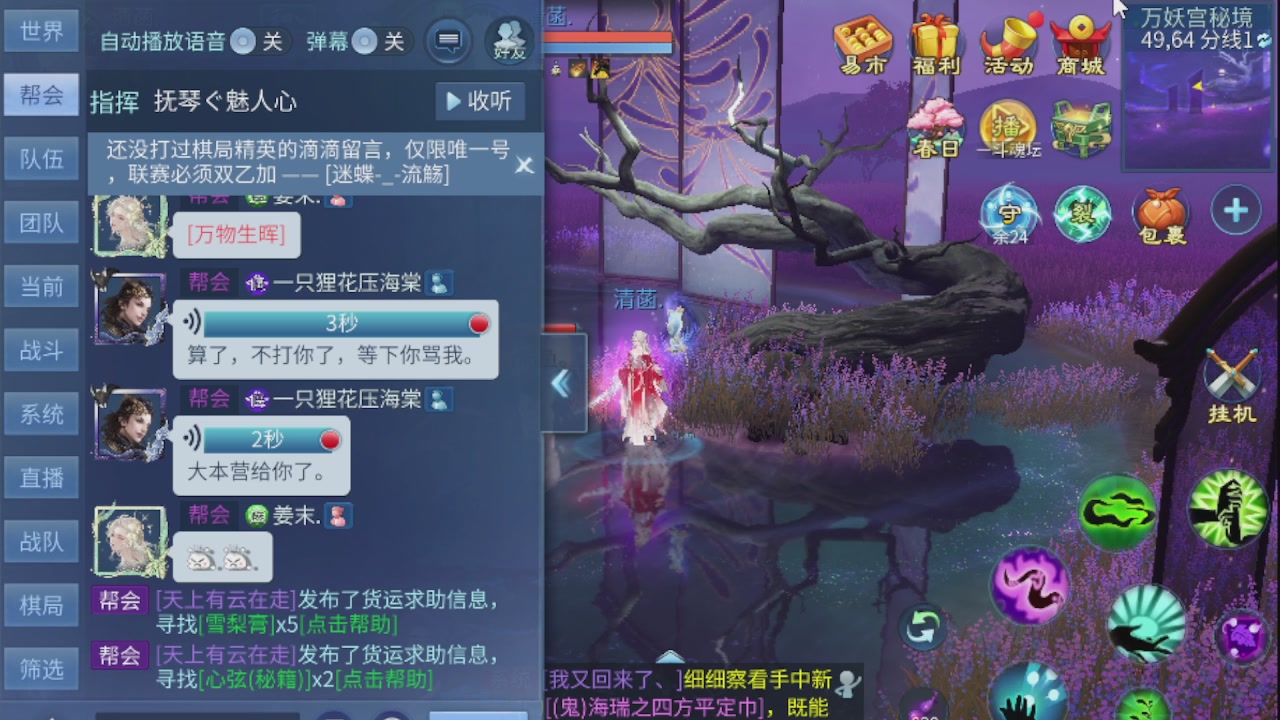Open the 包裹 bag icon
The width and height of the screenshot is (1280, 720).
1160,212
